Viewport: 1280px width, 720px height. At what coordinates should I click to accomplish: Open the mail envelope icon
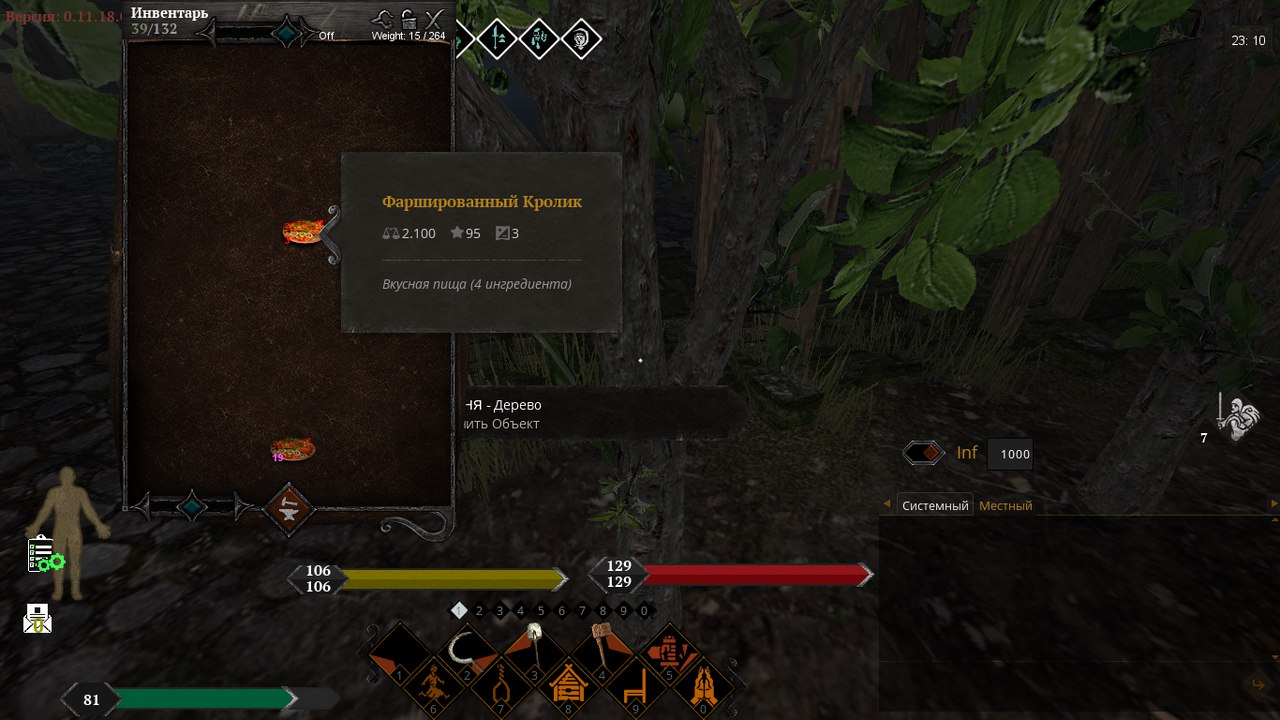pos(37,617)
